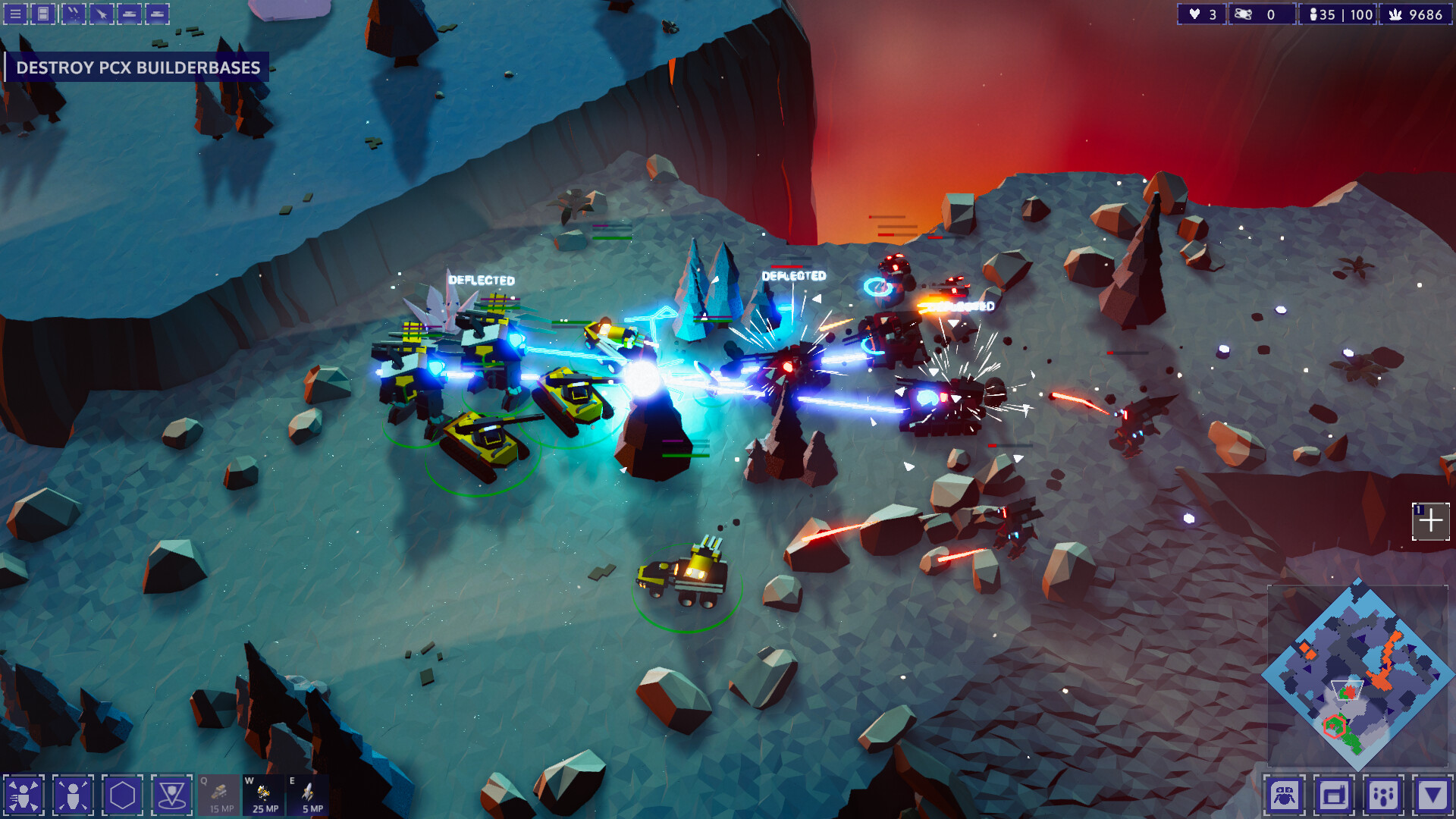Click the shield beacon icon bottom-left
This screenshot has width=1456, height=819.
(x=172, y=794)
